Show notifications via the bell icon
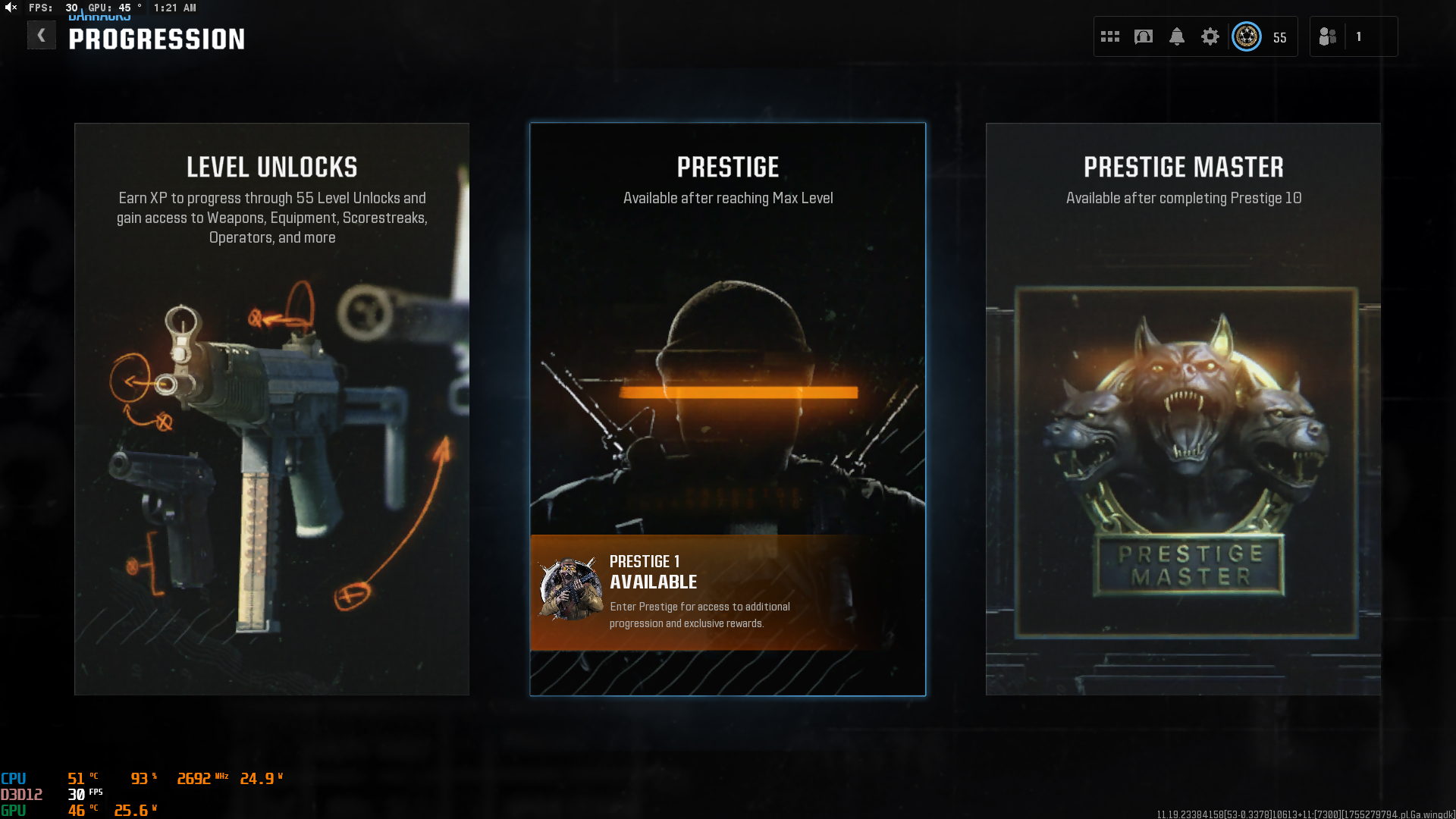Image resolution: width=1456 pixels, height=819 pixels. (1177, 36)
